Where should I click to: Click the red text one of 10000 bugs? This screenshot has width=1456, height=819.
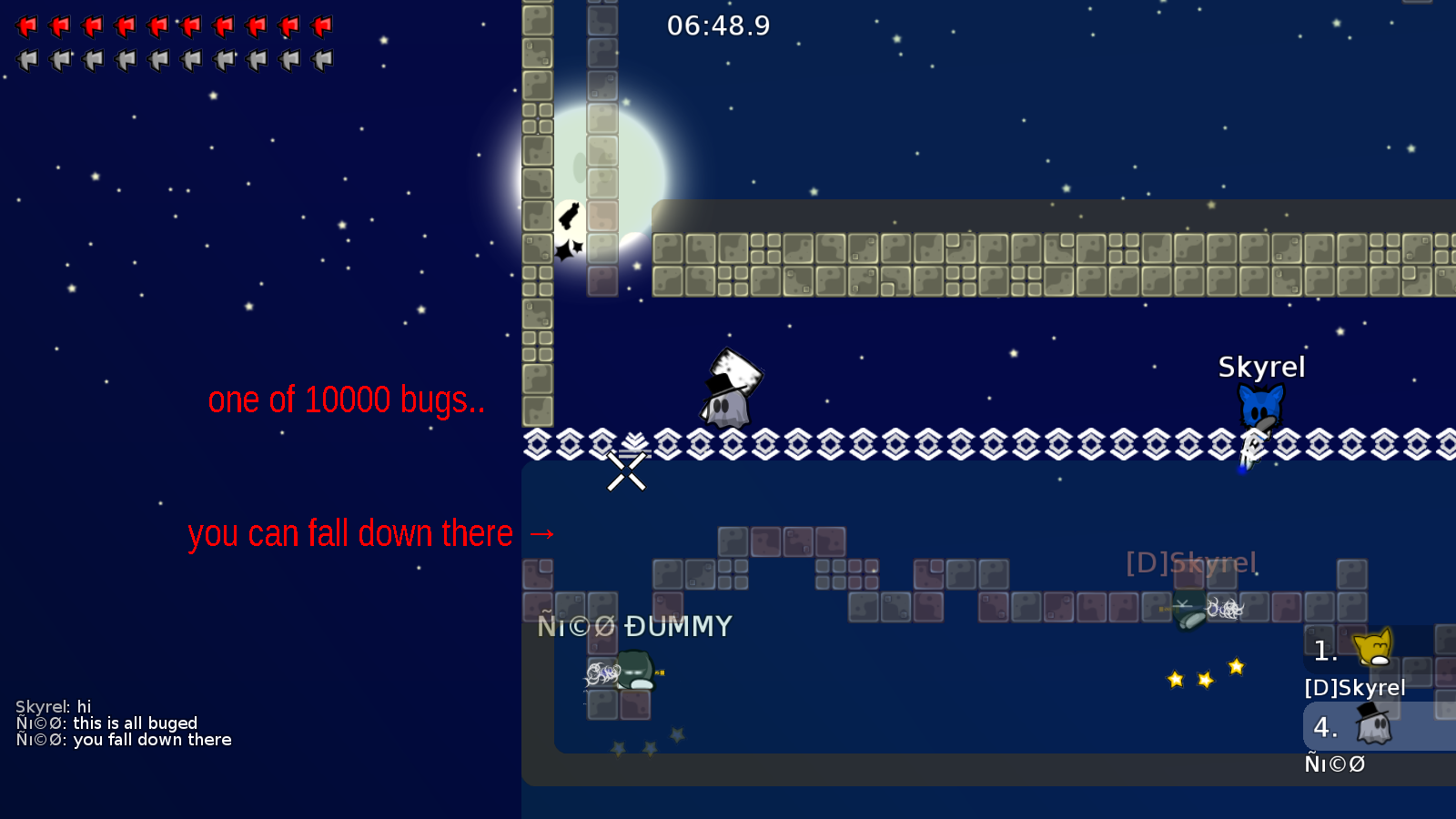coord(347,399)
